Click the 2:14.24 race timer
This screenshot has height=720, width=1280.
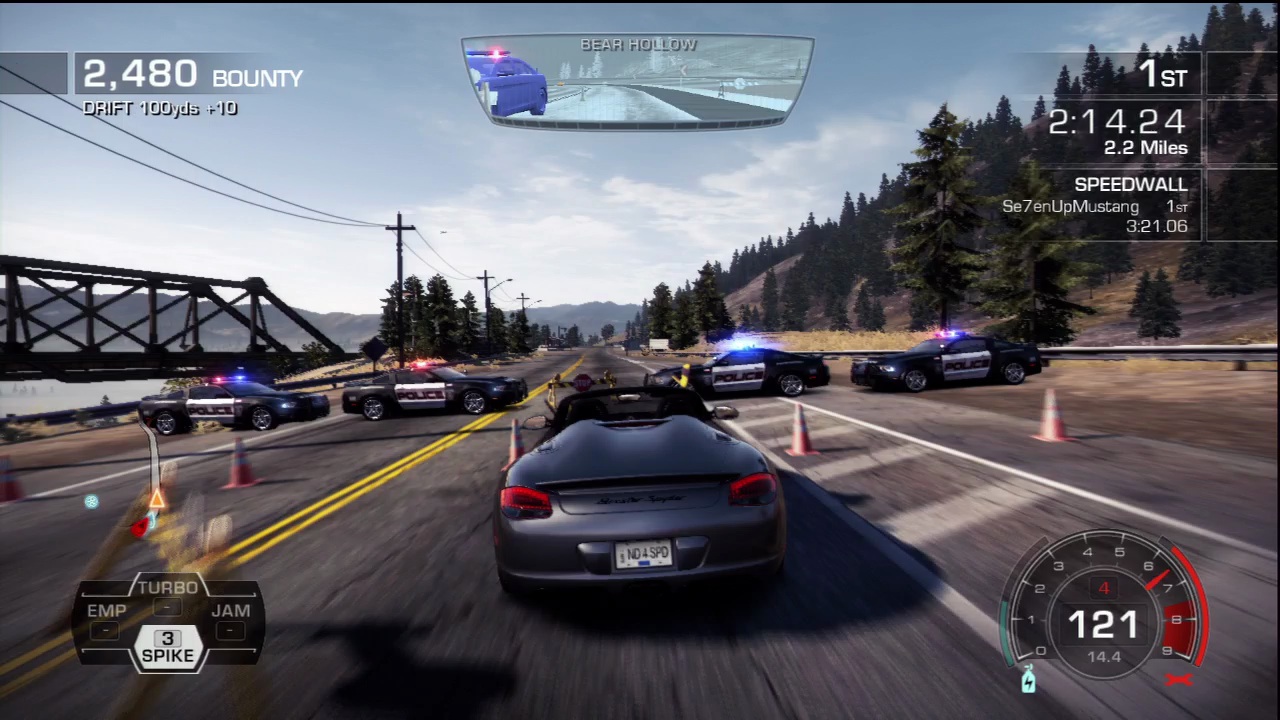pyautogui.click(x=1116, y=121)
